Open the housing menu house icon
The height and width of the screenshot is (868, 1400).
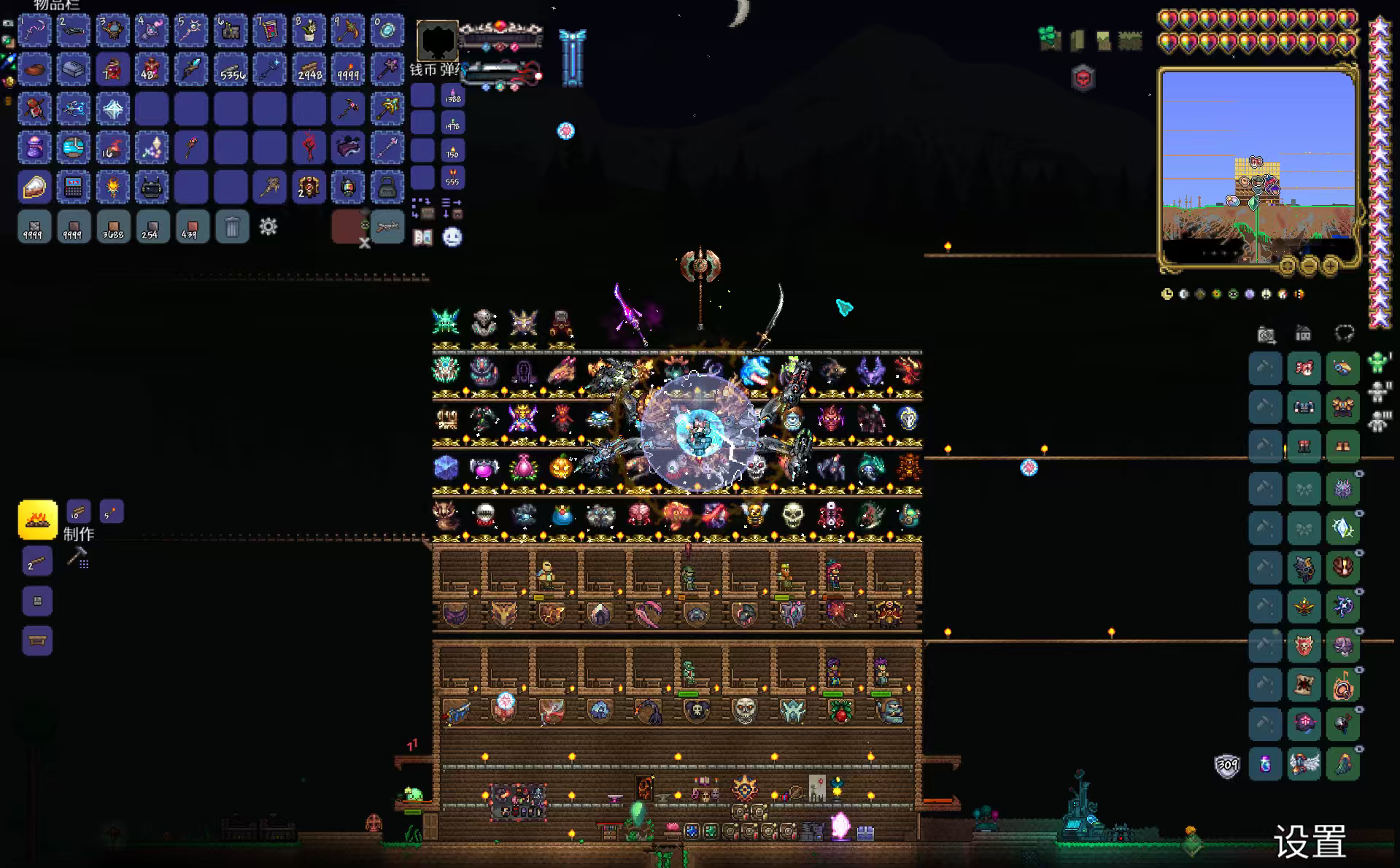[1303, 334]
